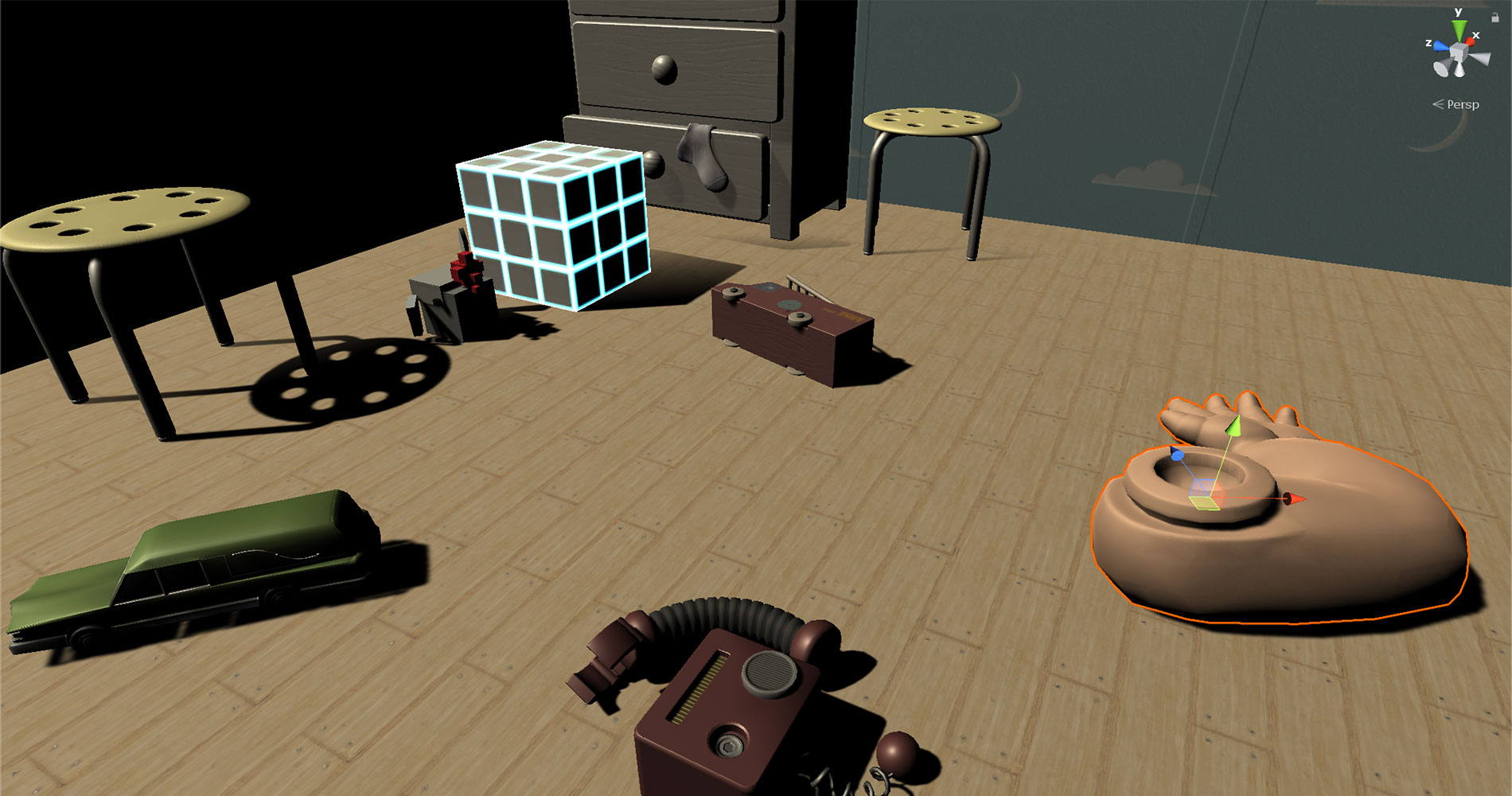
Task: Click the center cube of the scene gizmo
Action: point(1459,52)
